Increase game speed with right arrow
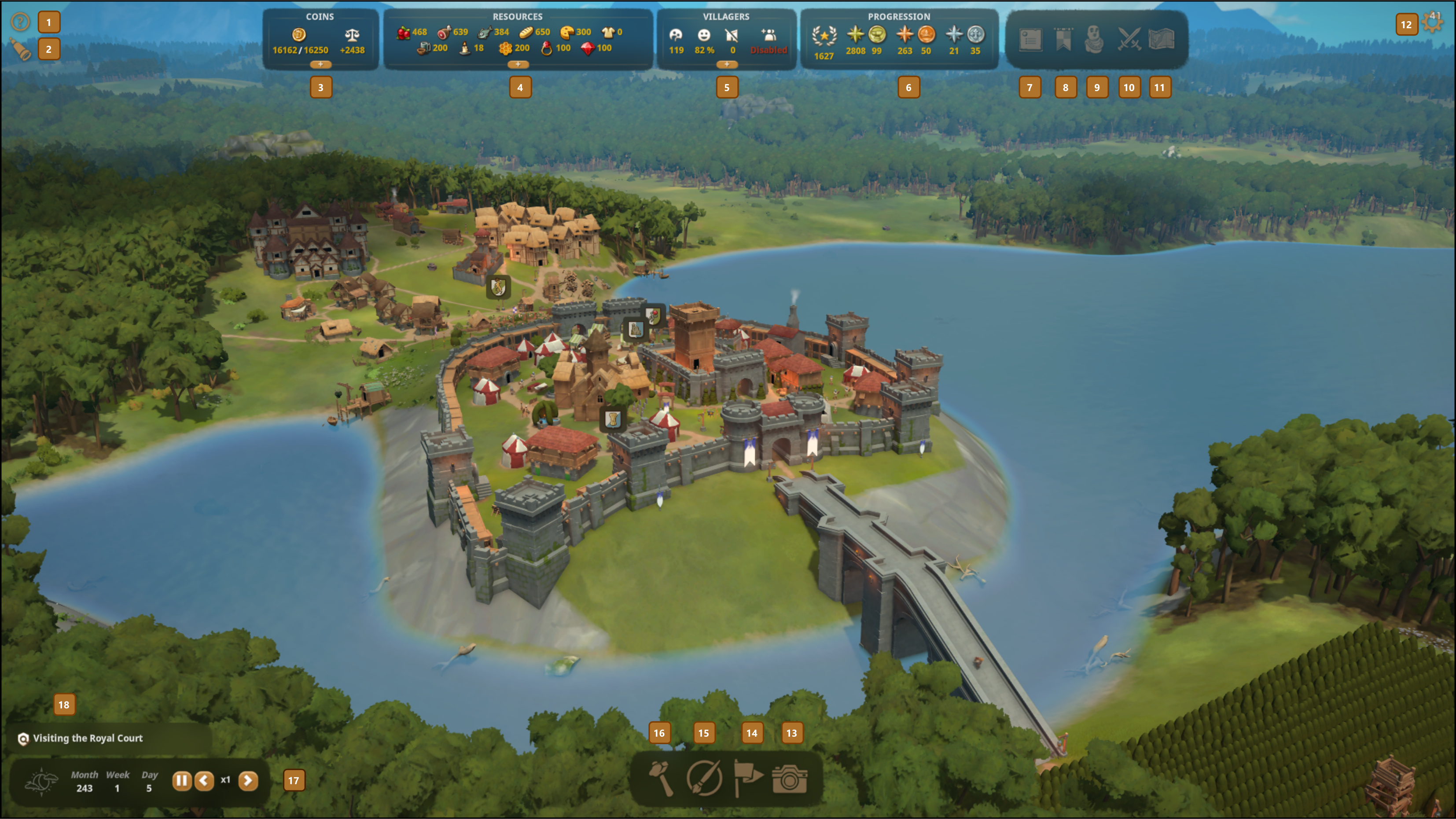The height and width of the screenshot is (819, 1456). tap(247, 781)
